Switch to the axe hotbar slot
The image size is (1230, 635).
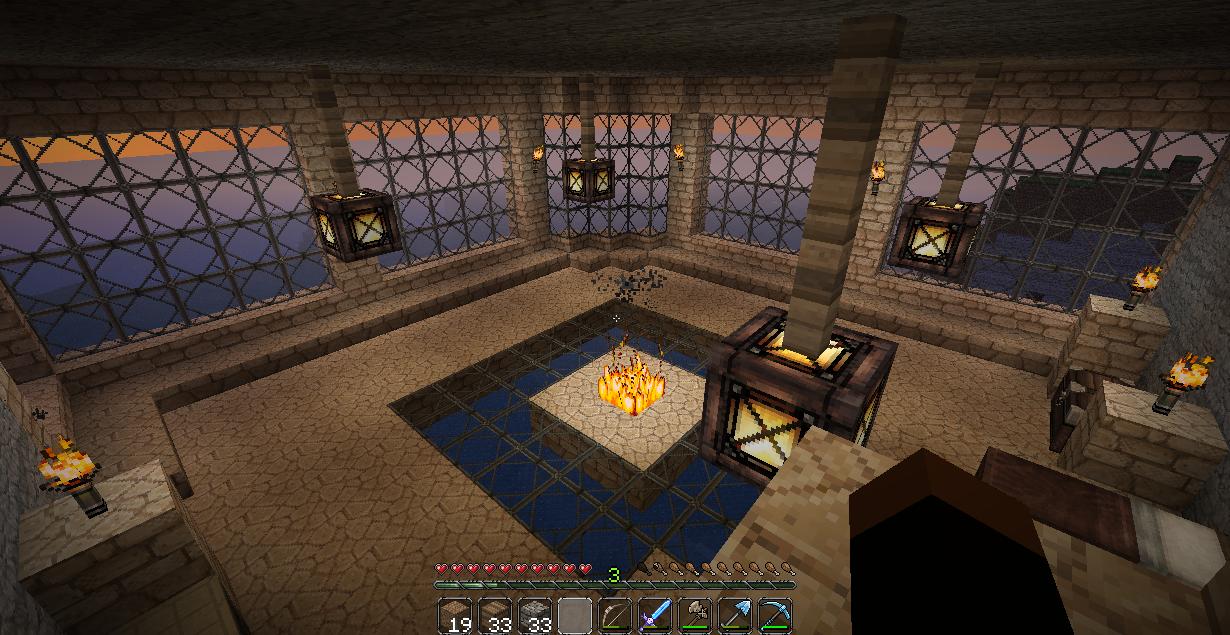pyautogui.click(x=695, y=615)
